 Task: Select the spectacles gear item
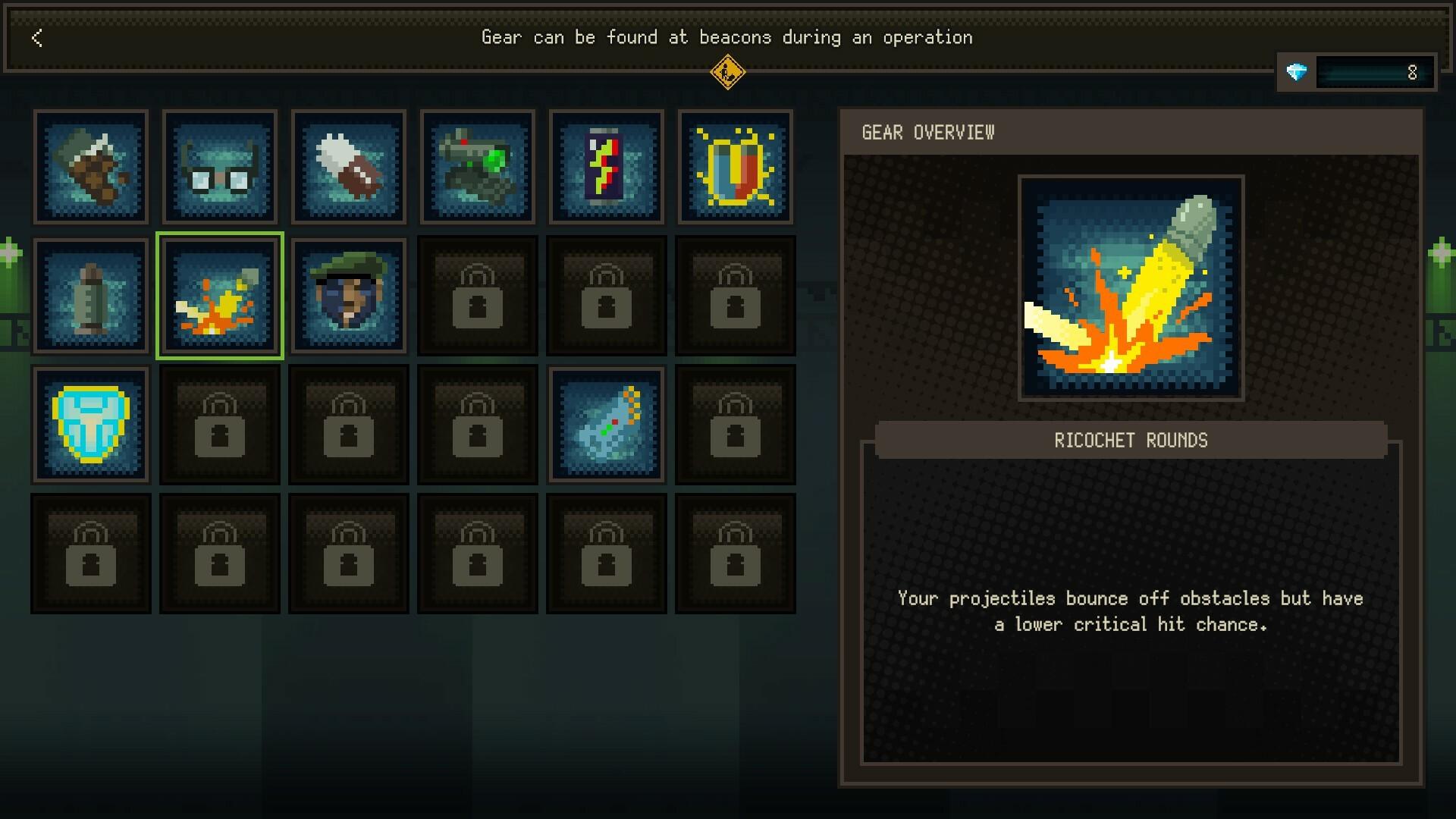220,168
